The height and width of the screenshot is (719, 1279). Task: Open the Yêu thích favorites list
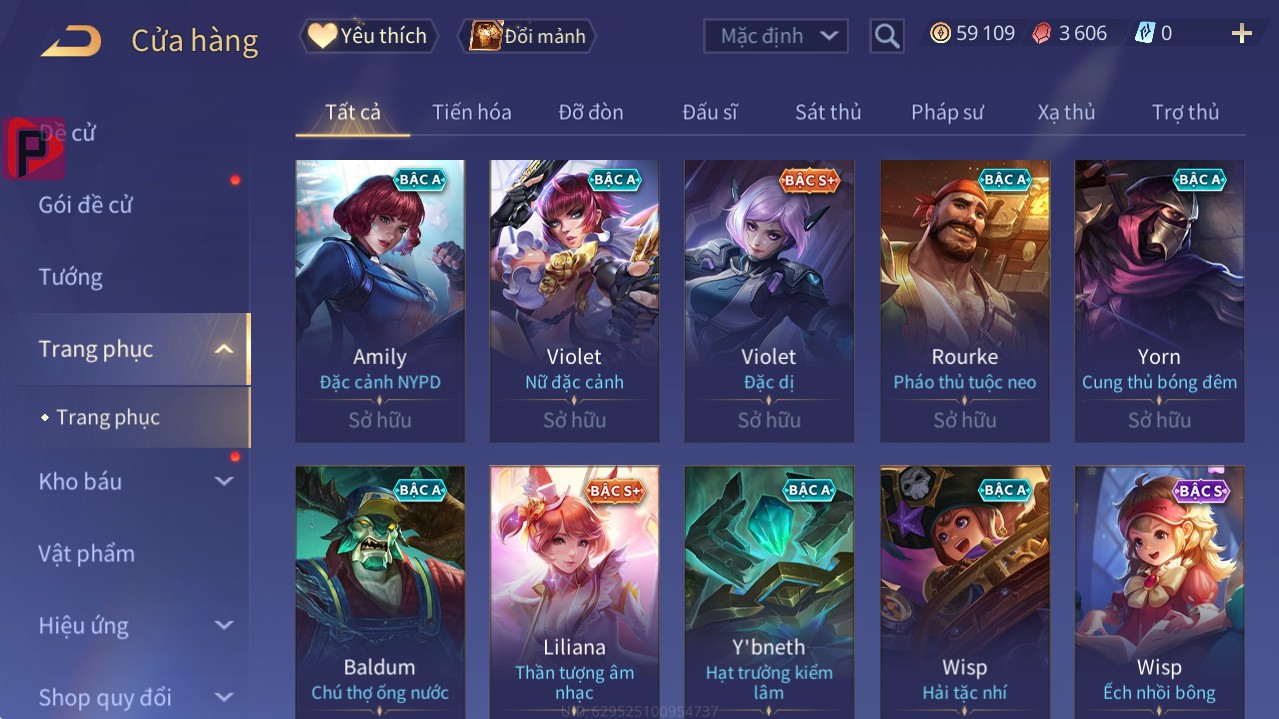tap(369, 36)
